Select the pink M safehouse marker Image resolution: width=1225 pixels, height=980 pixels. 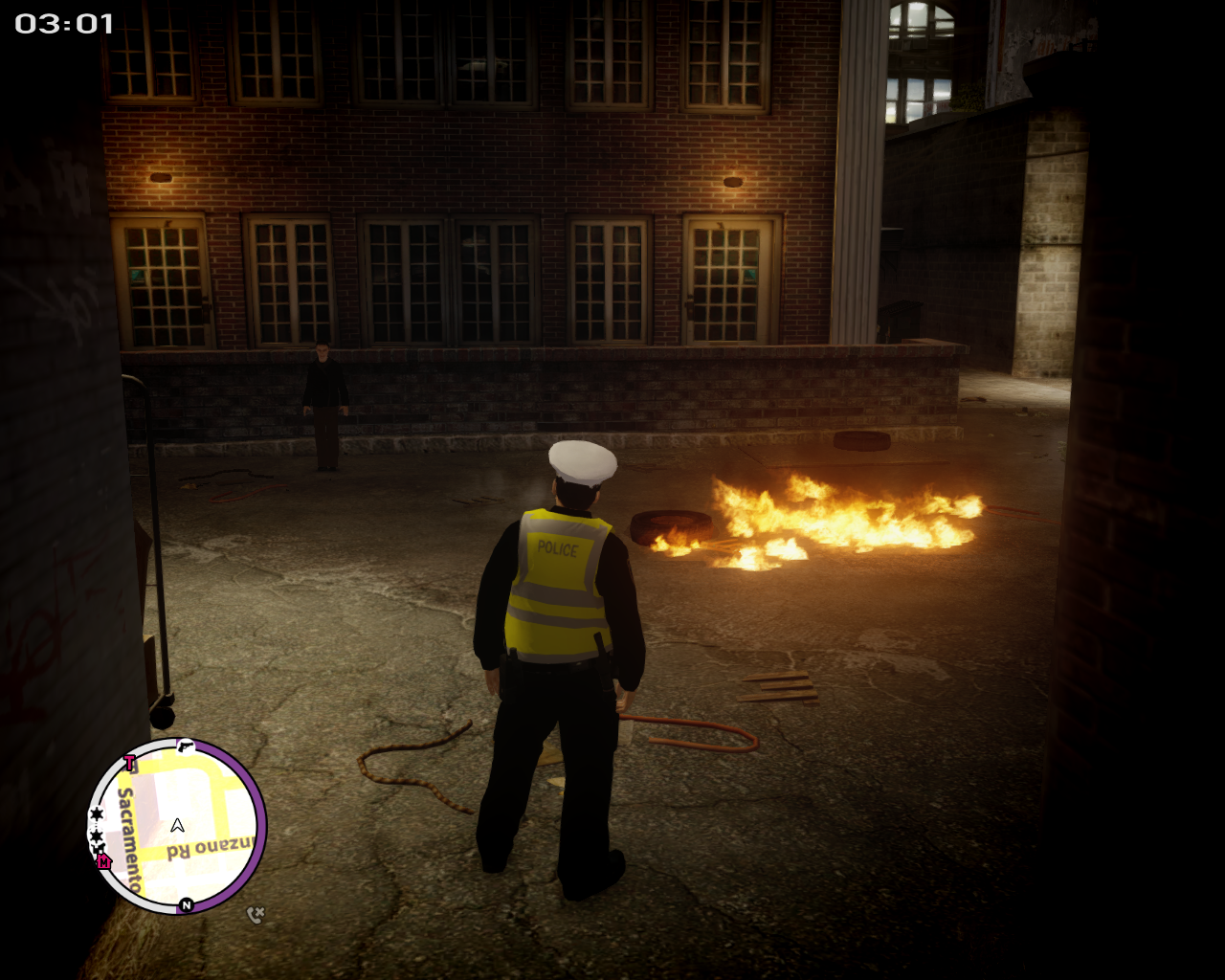(x=104, y=861)
